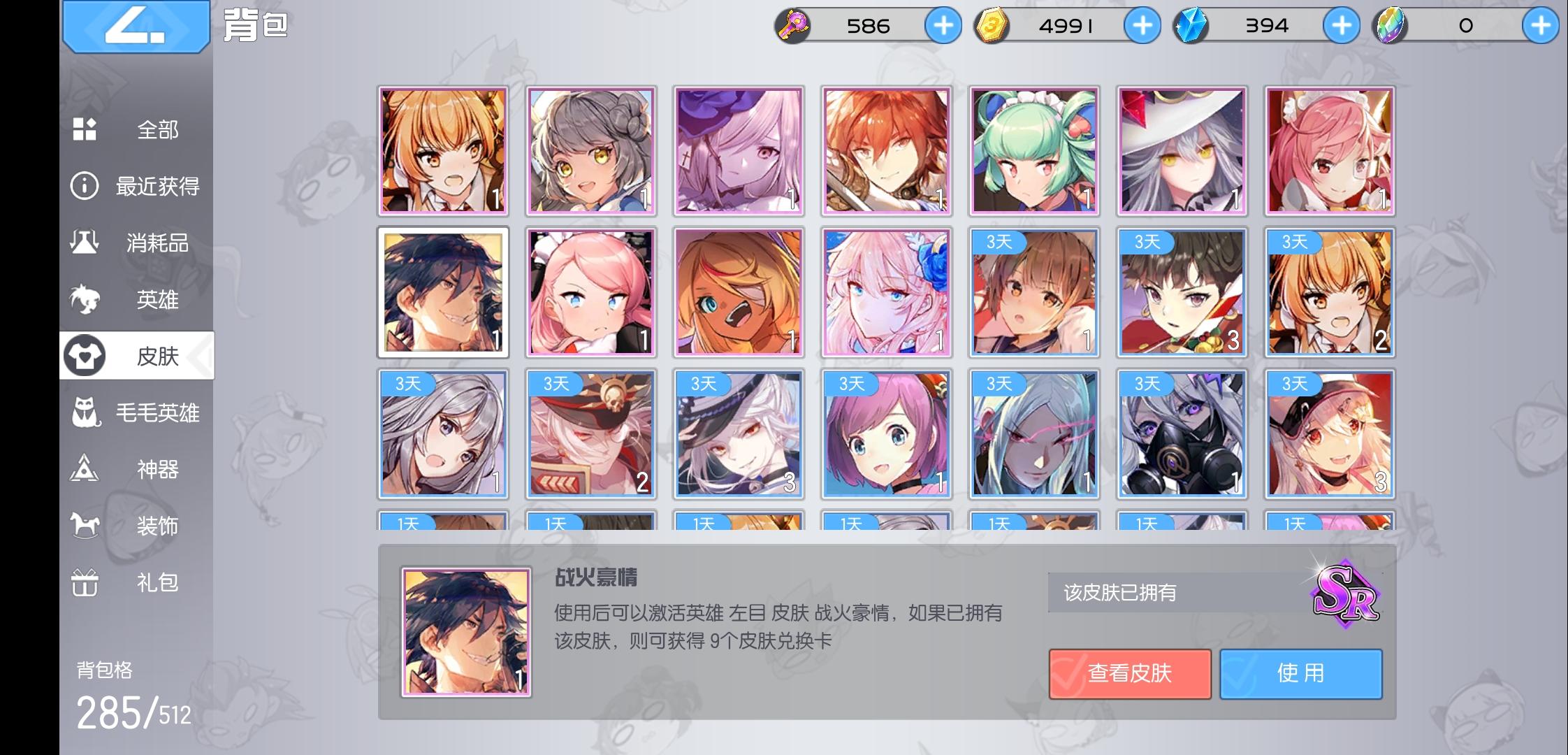
Task: Select the 英雄 heroes category icon
Action: tap(83, 300)
